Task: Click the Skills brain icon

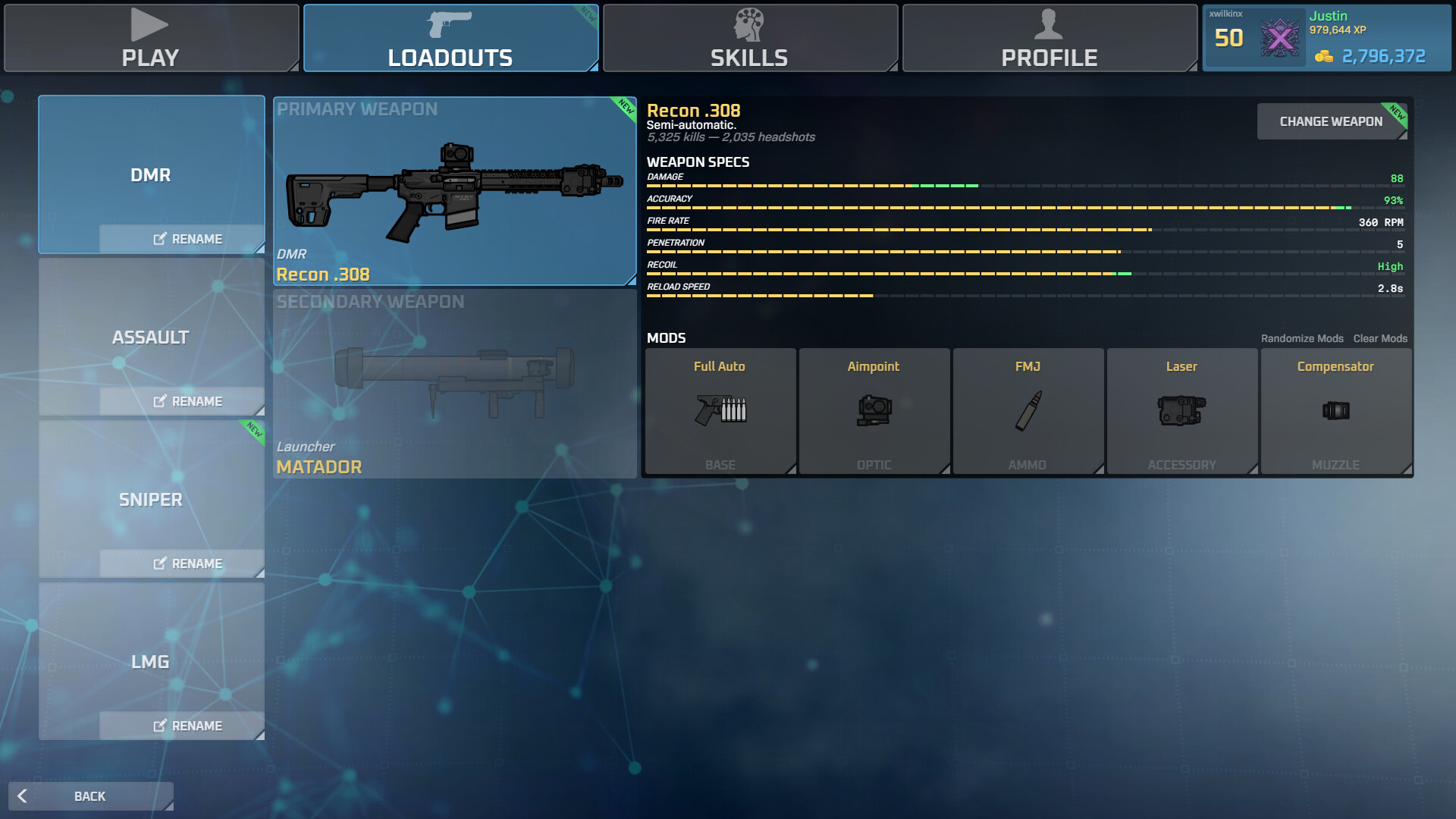Action: [x=748, y=25]
